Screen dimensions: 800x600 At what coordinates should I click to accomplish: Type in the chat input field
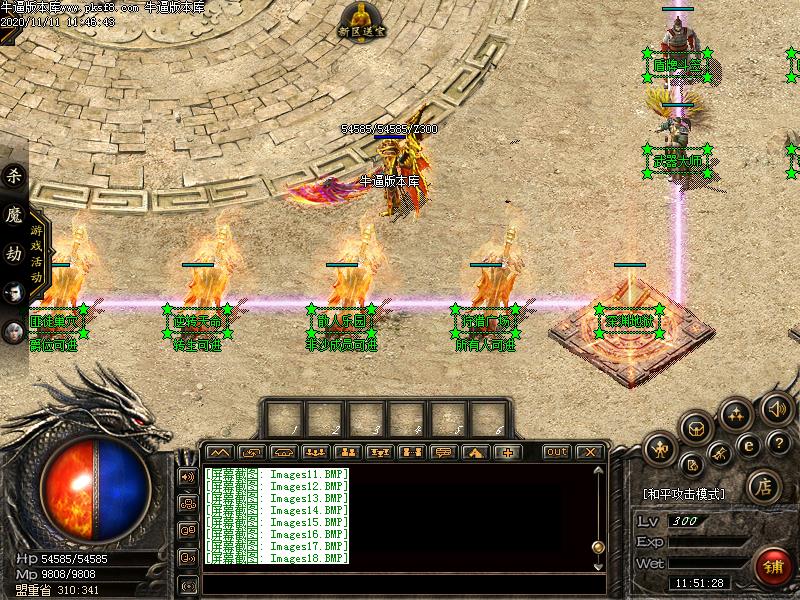400,584
